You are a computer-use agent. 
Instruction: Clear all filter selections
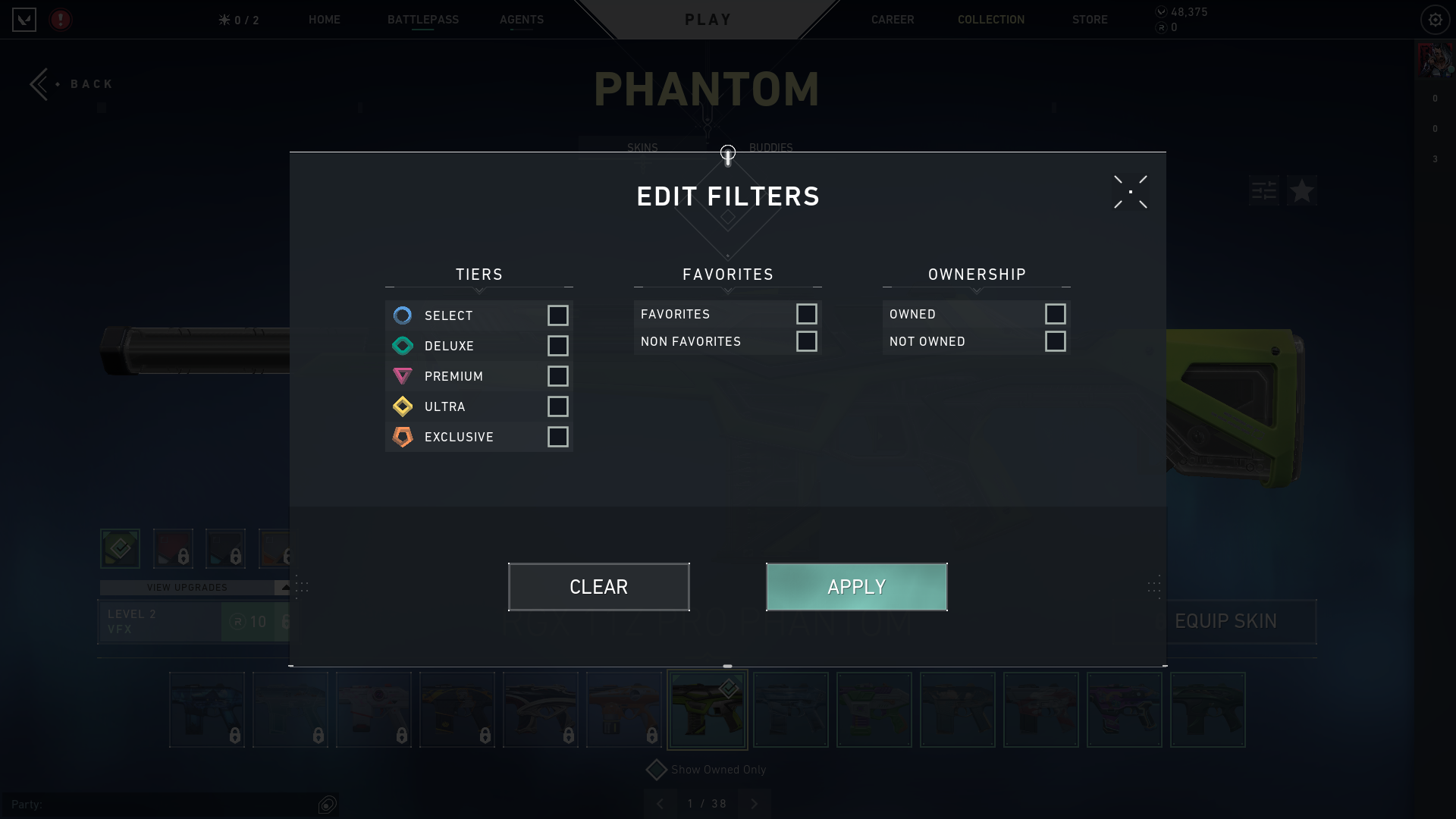pyautogui.click(x=598, y=586)
